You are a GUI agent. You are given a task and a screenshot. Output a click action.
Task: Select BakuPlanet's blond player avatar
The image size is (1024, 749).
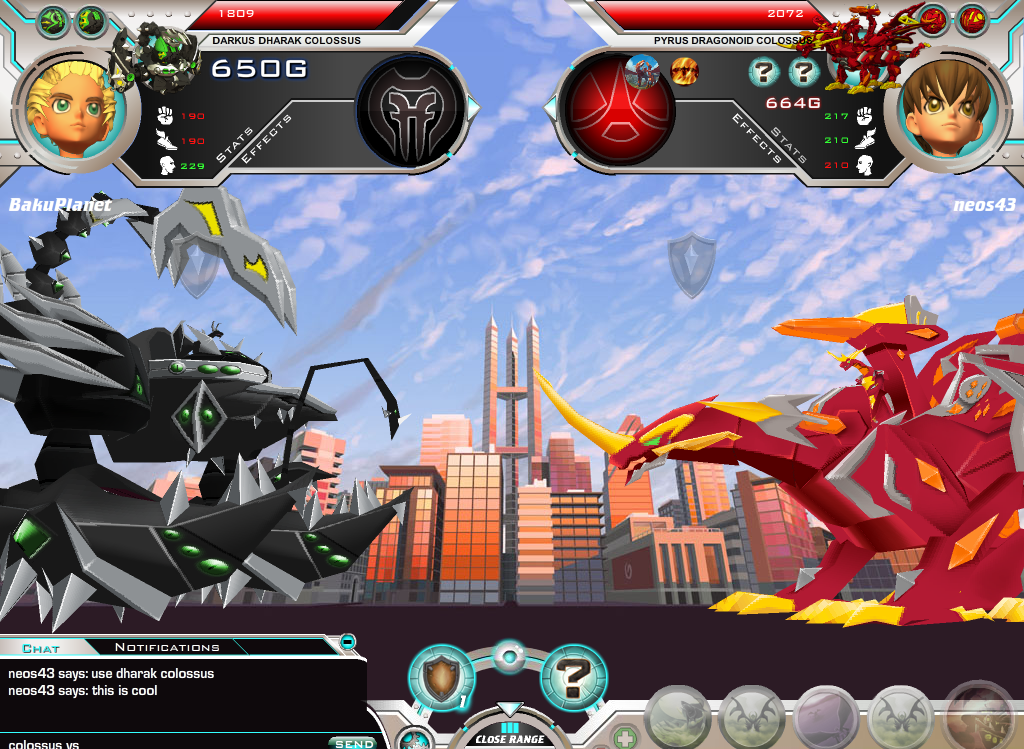pyautogui.click(x=69, y=106)
